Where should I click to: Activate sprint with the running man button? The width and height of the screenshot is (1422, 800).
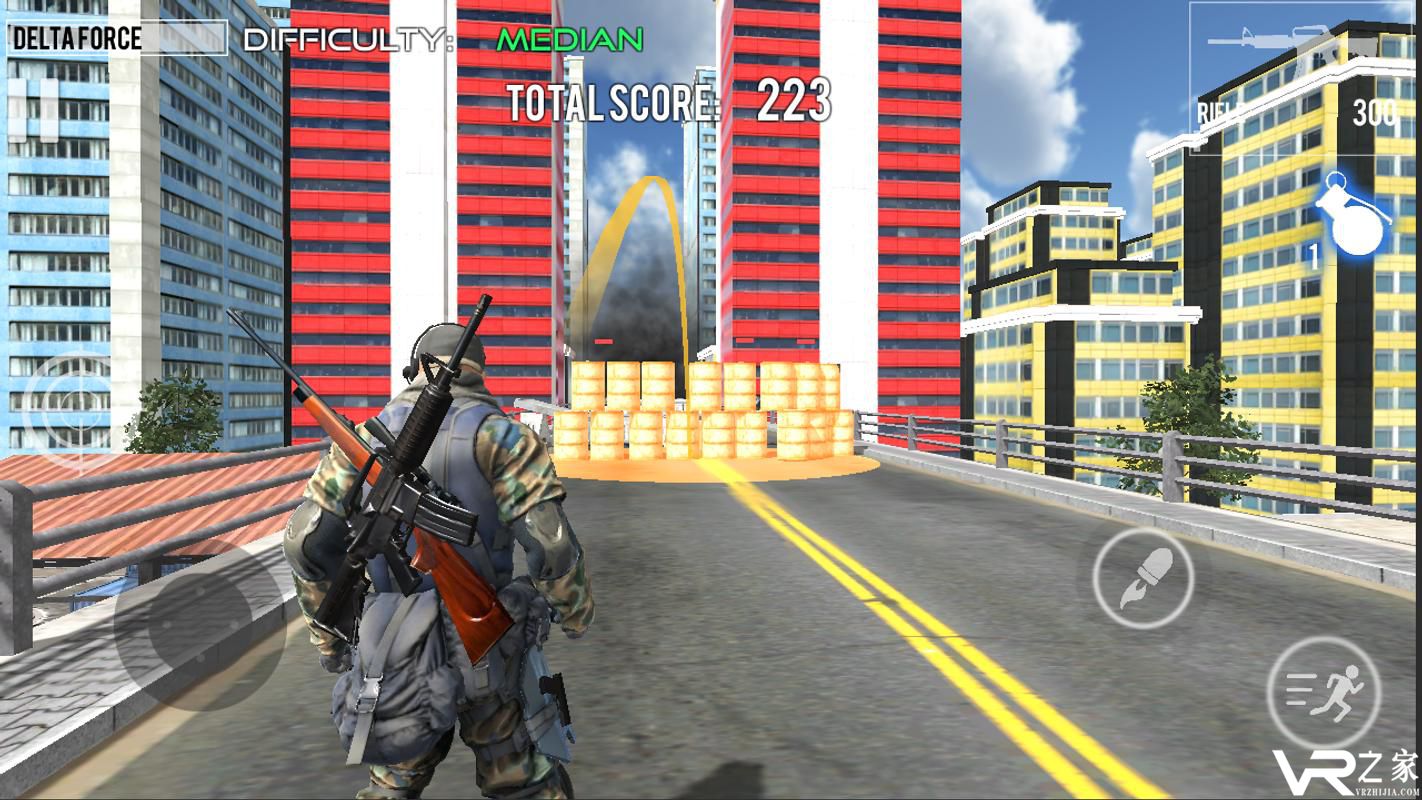(x=1324, y=692)
